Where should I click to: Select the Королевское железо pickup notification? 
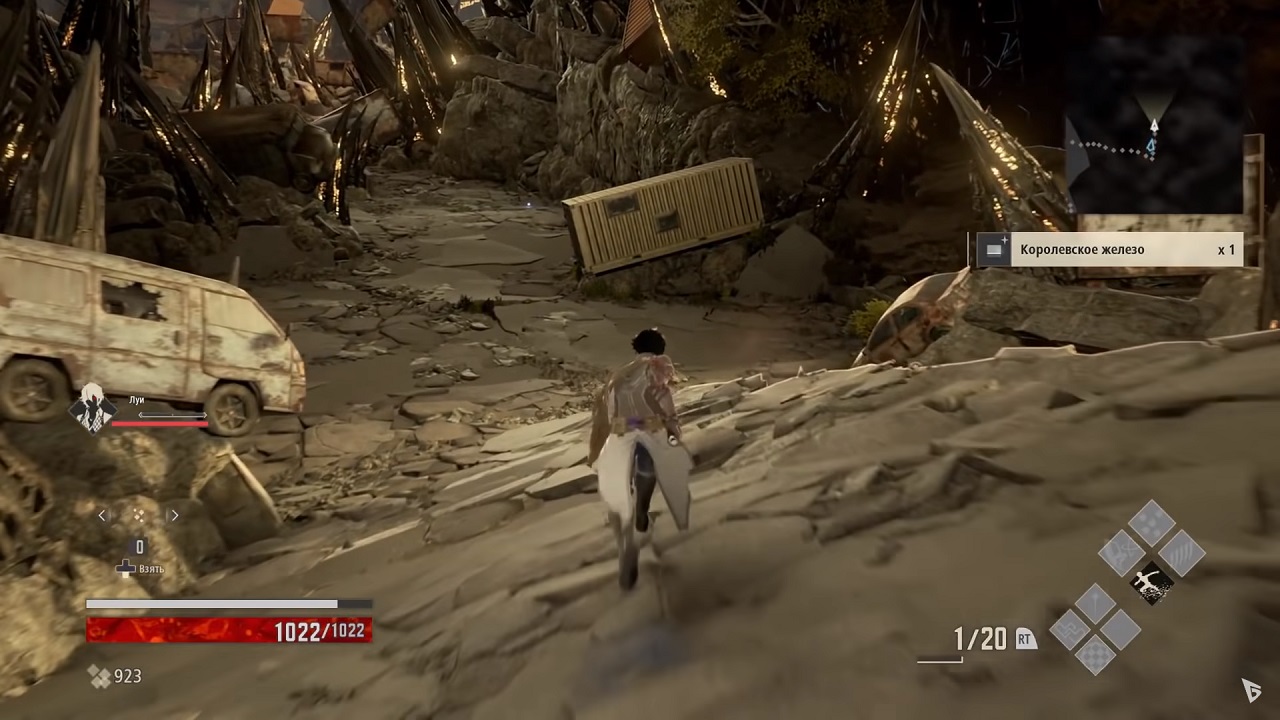1107,250
